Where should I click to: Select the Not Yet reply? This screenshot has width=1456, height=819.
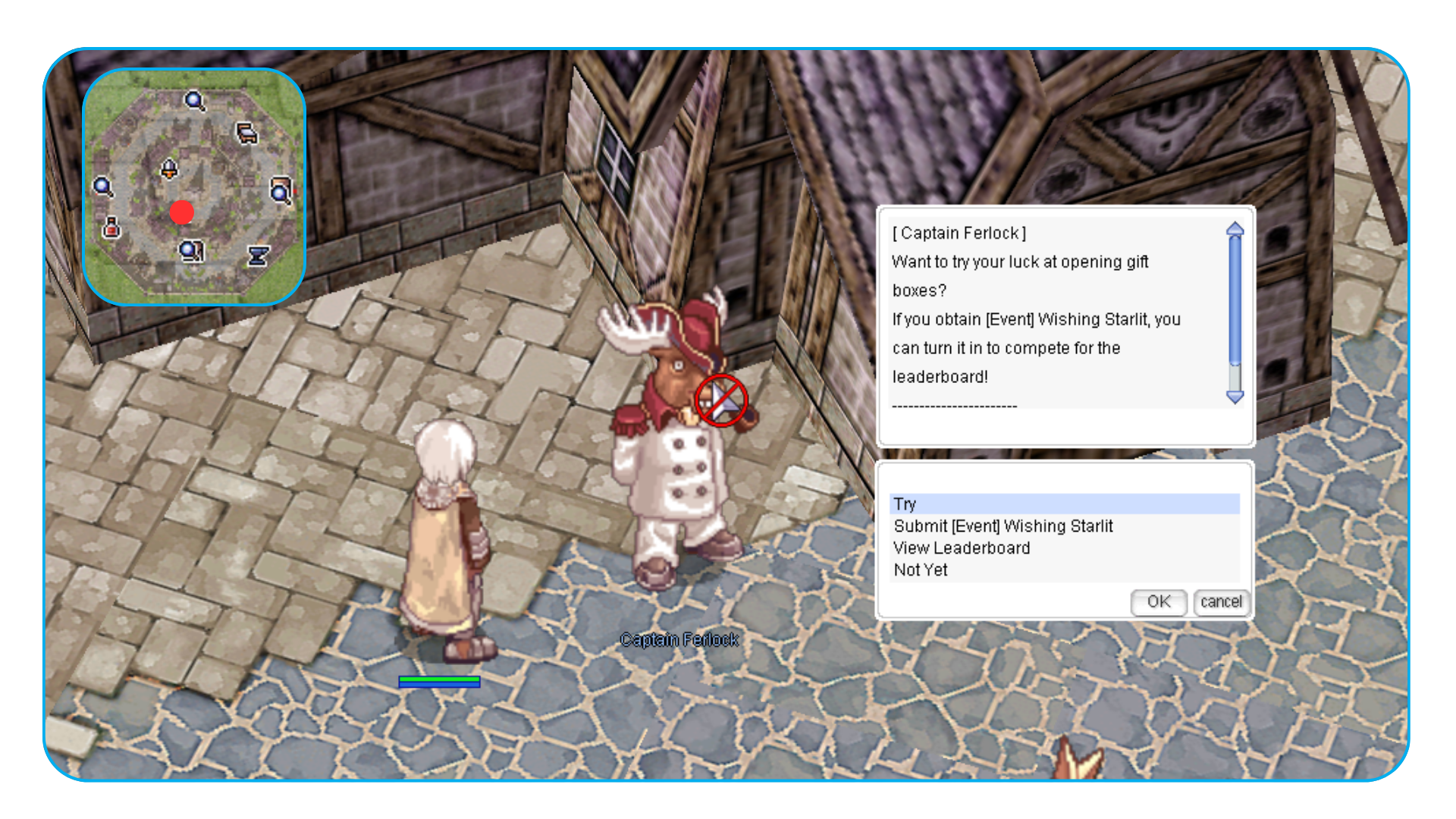pyautogui.click(x=921, y=570)
